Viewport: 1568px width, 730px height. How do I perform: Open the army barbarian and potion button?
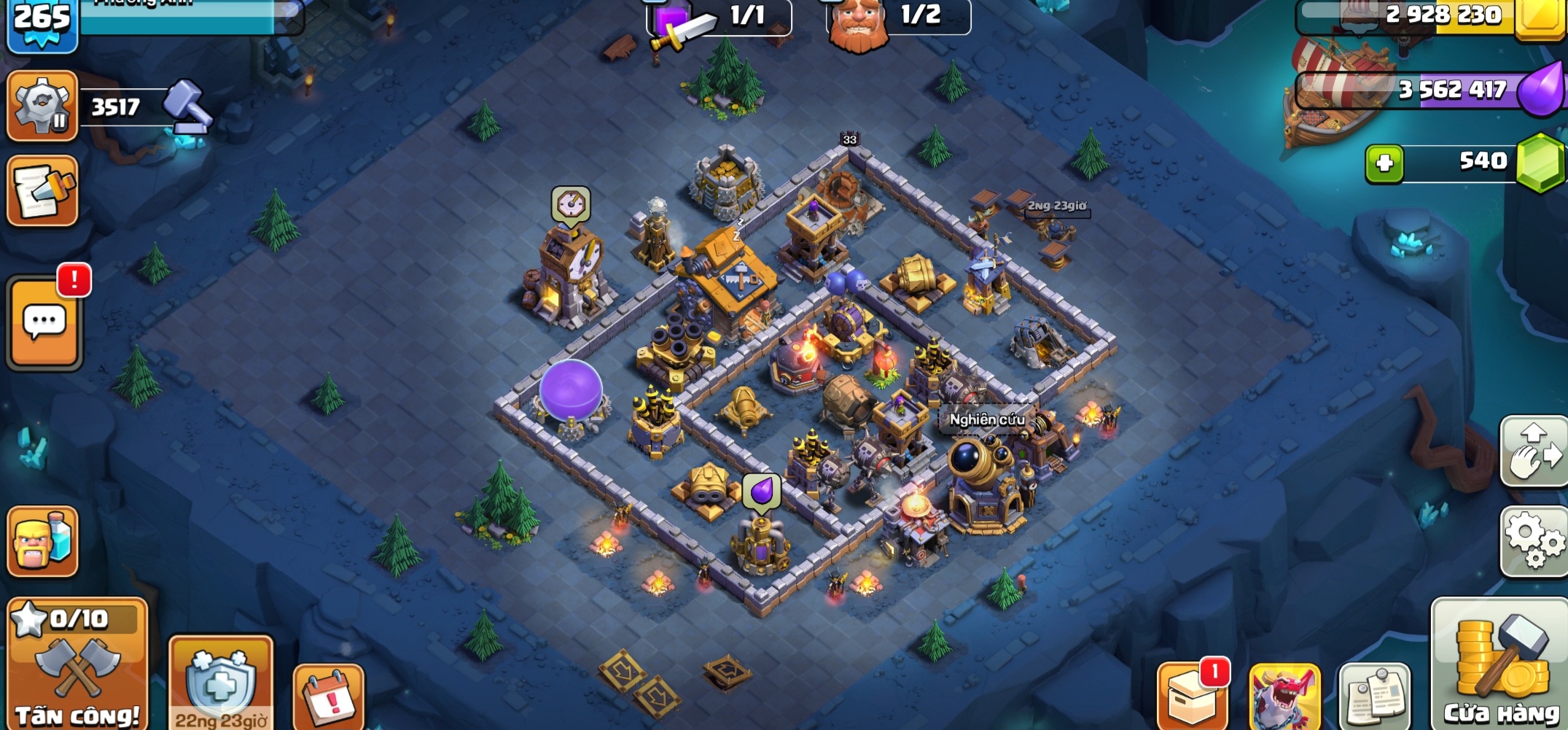coord(43,541)
